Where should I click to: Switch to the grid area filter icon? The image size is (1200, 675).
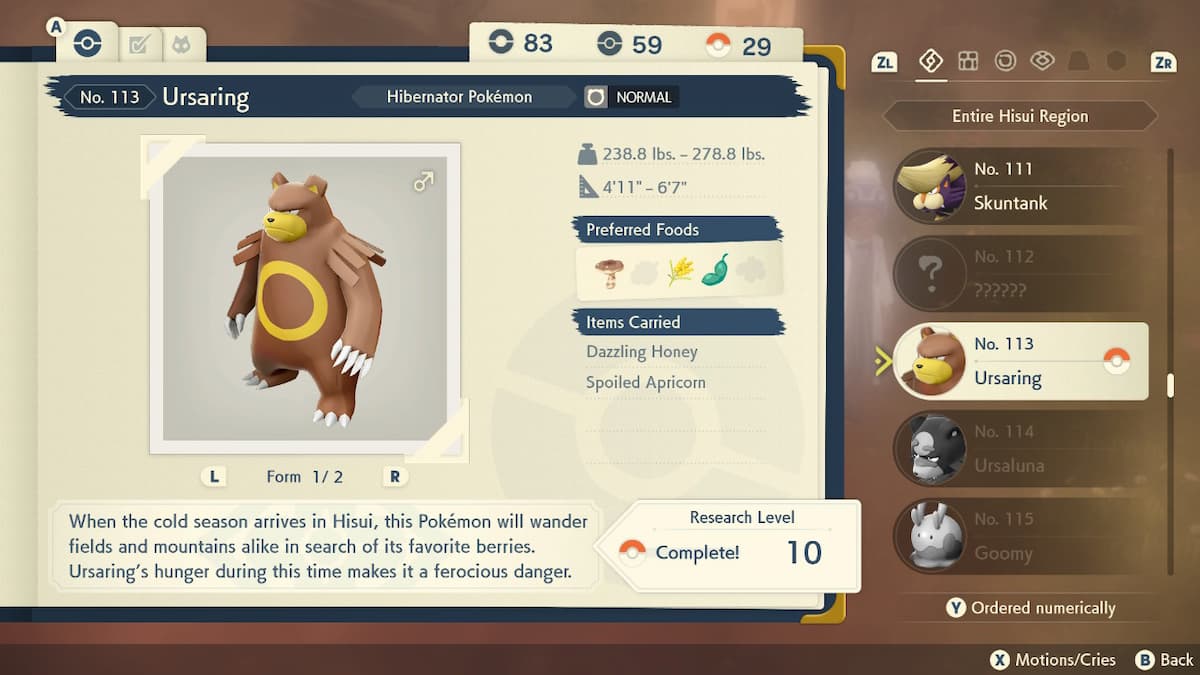click(968, 61)
